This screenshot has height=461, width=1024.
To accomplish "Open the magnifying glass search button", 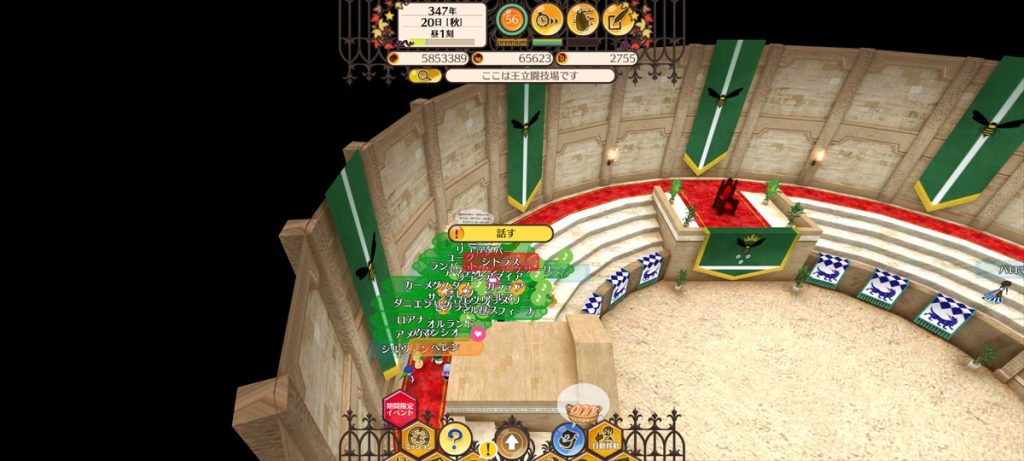I will point(424,75).
